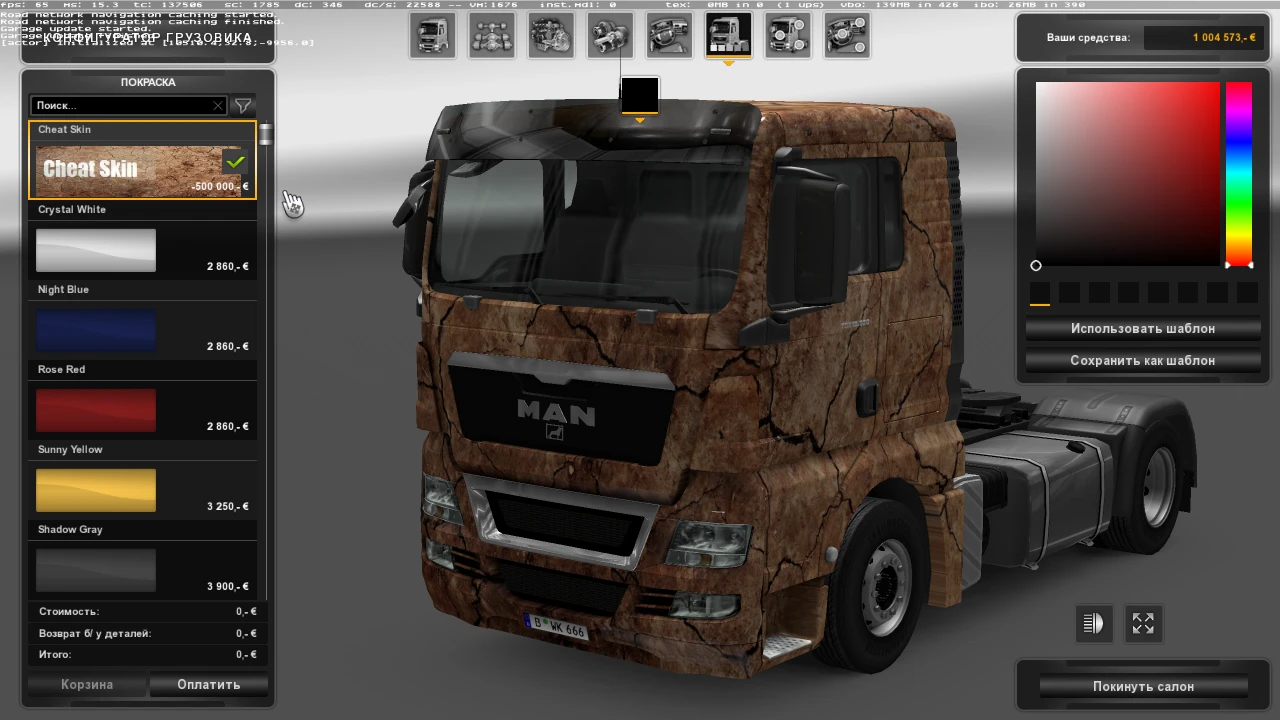Select the Night Blue paint option
Viewport: 1280px width, 720px height.
pyautogui.click(x=96, y=330)
